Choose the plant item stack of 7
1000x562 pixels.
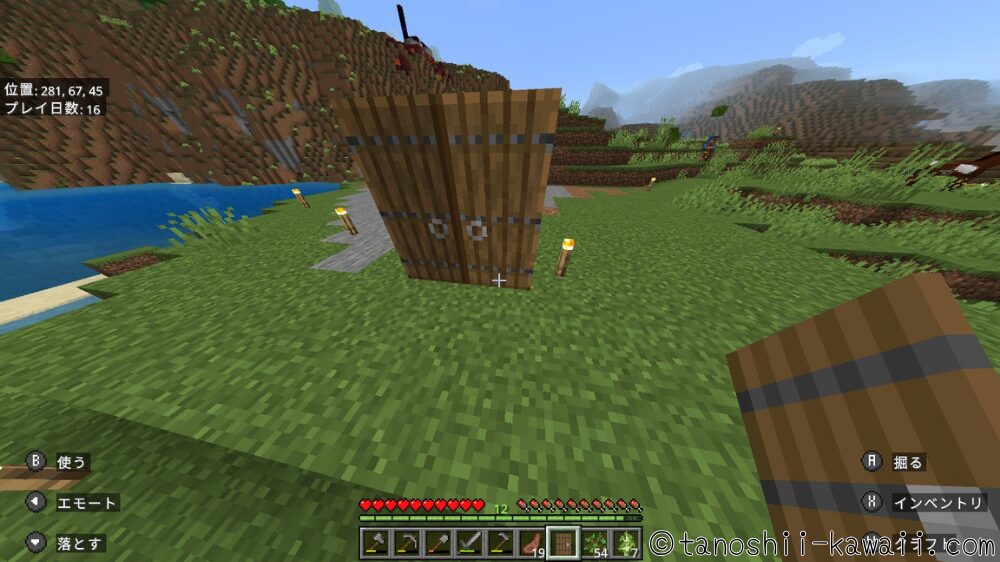[x=625, y=543]
